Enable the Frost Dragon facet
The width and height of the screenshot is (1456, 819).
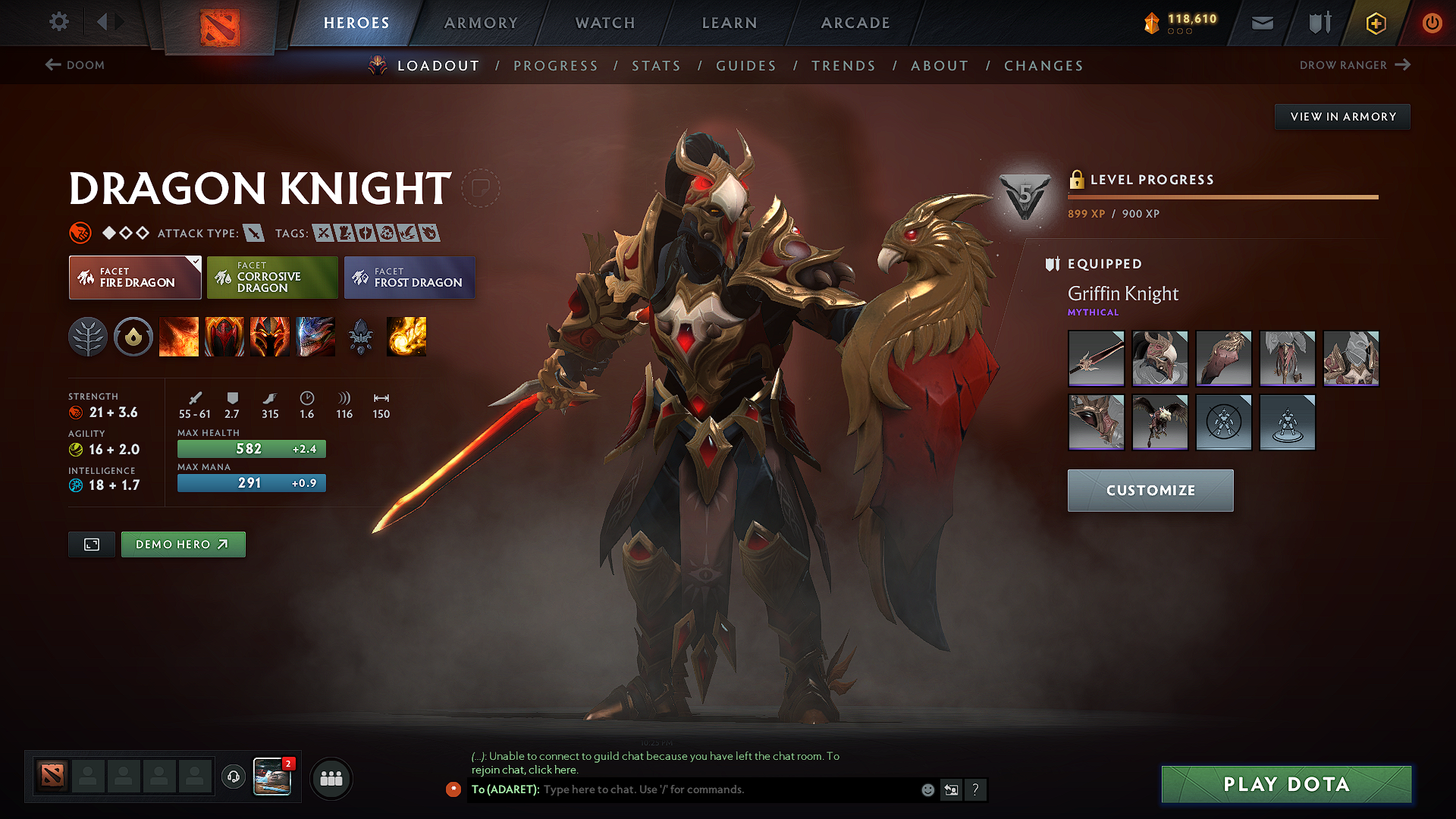click(x=409, y=278)
